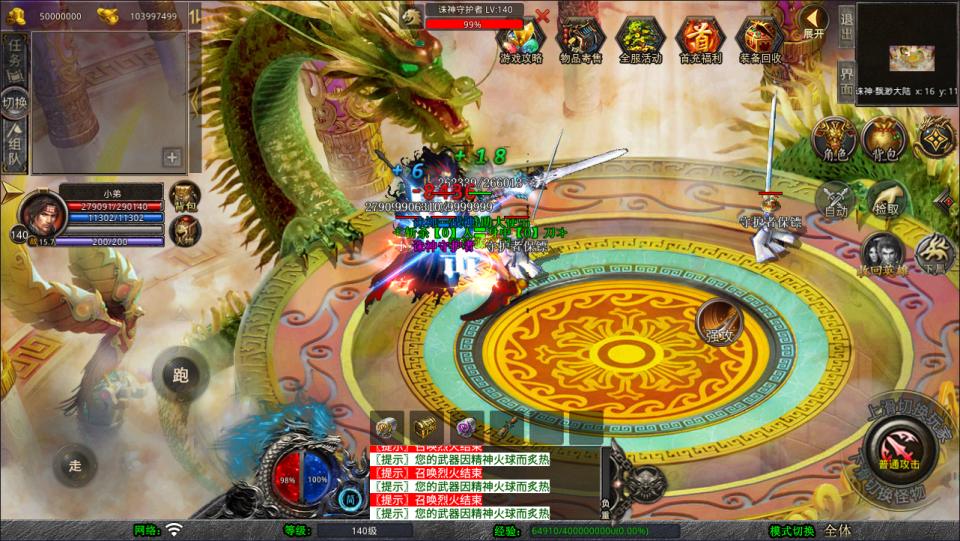Open the 物品寄售 consignment shop

(581, 38)
